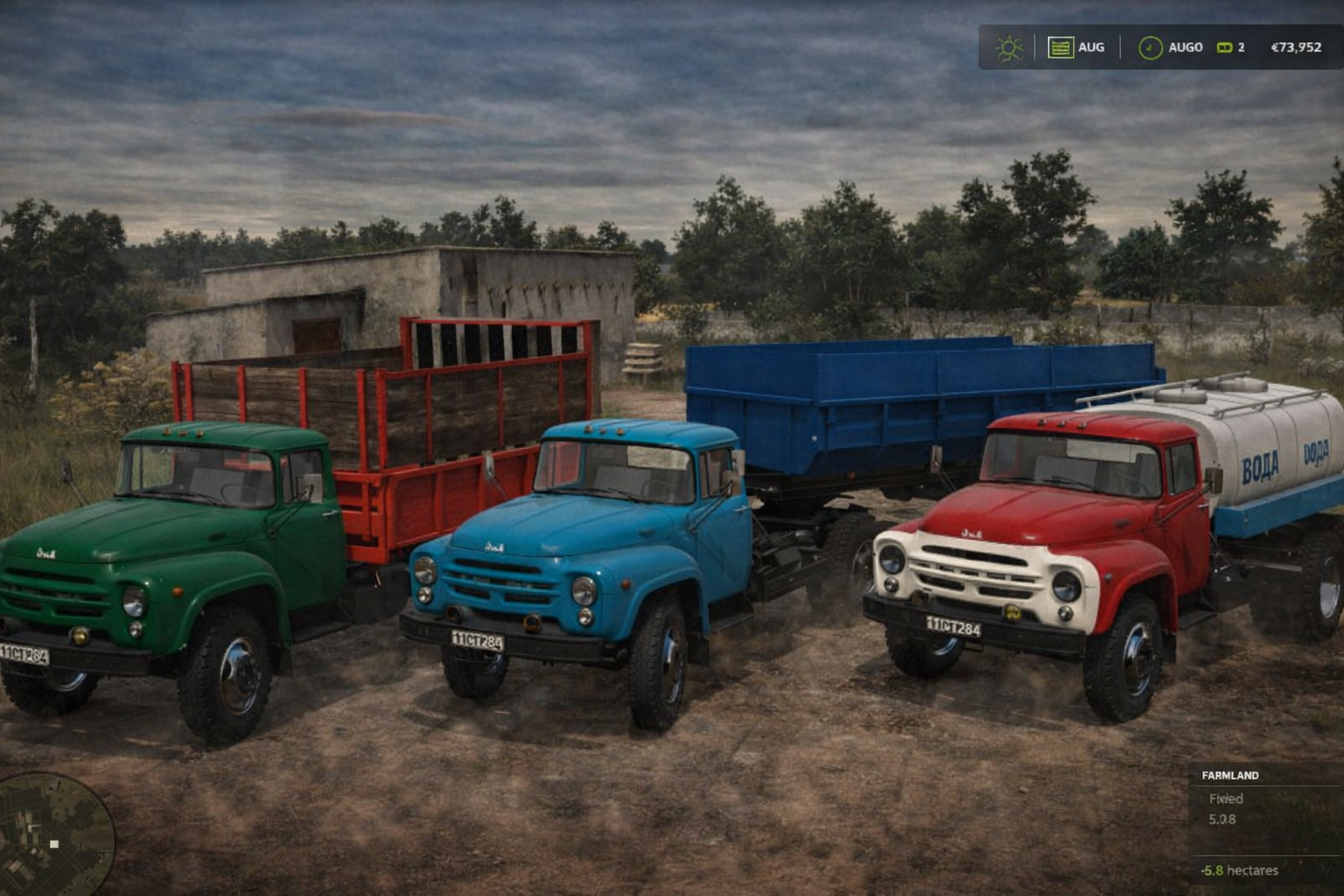Click the 5.08 price value

click(1224, 819)
